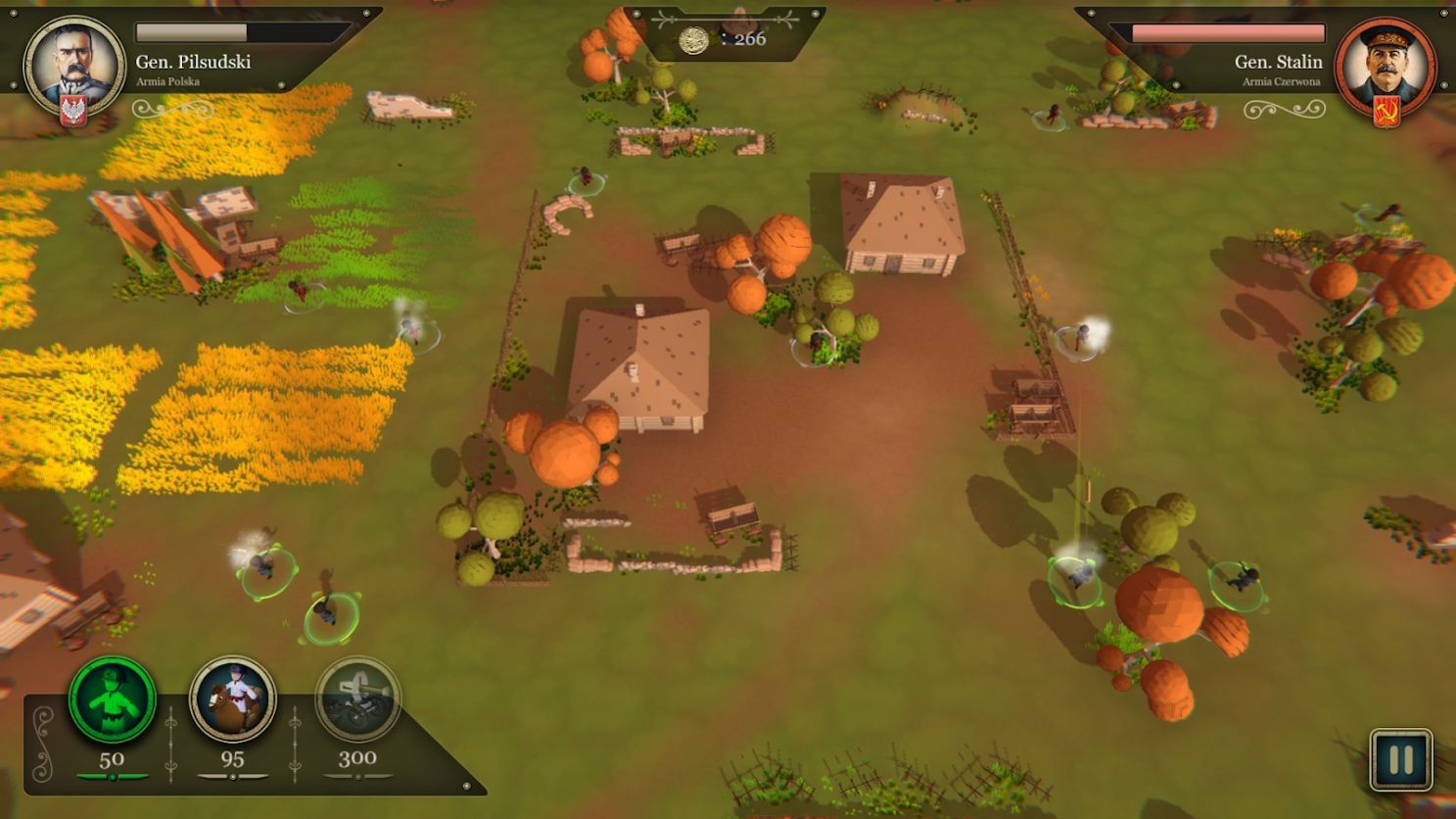Choose the cavalry horseman unit costing 95
Image resolution: width=1456 pixels, height=819 pixels.
point(232,699)
